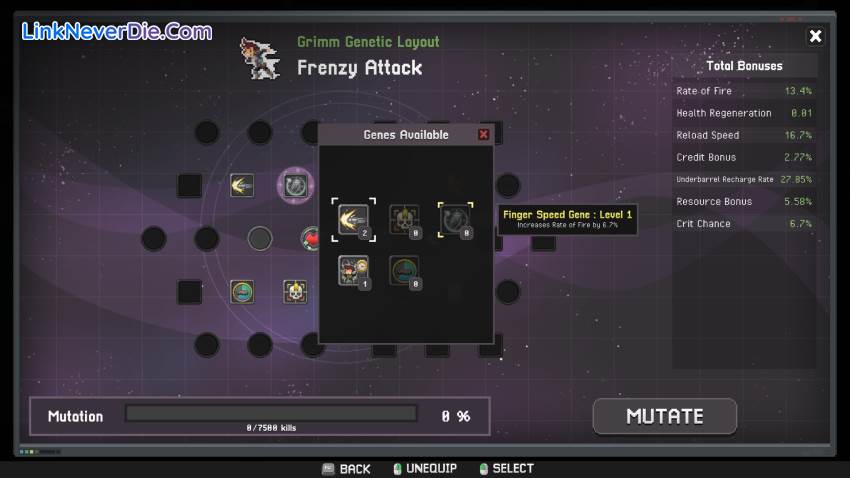Image resolution: width=850 pixels, height=478 pixels.
Task: Choose the teal round gene in the popup
Action: [x=404, y=270]
